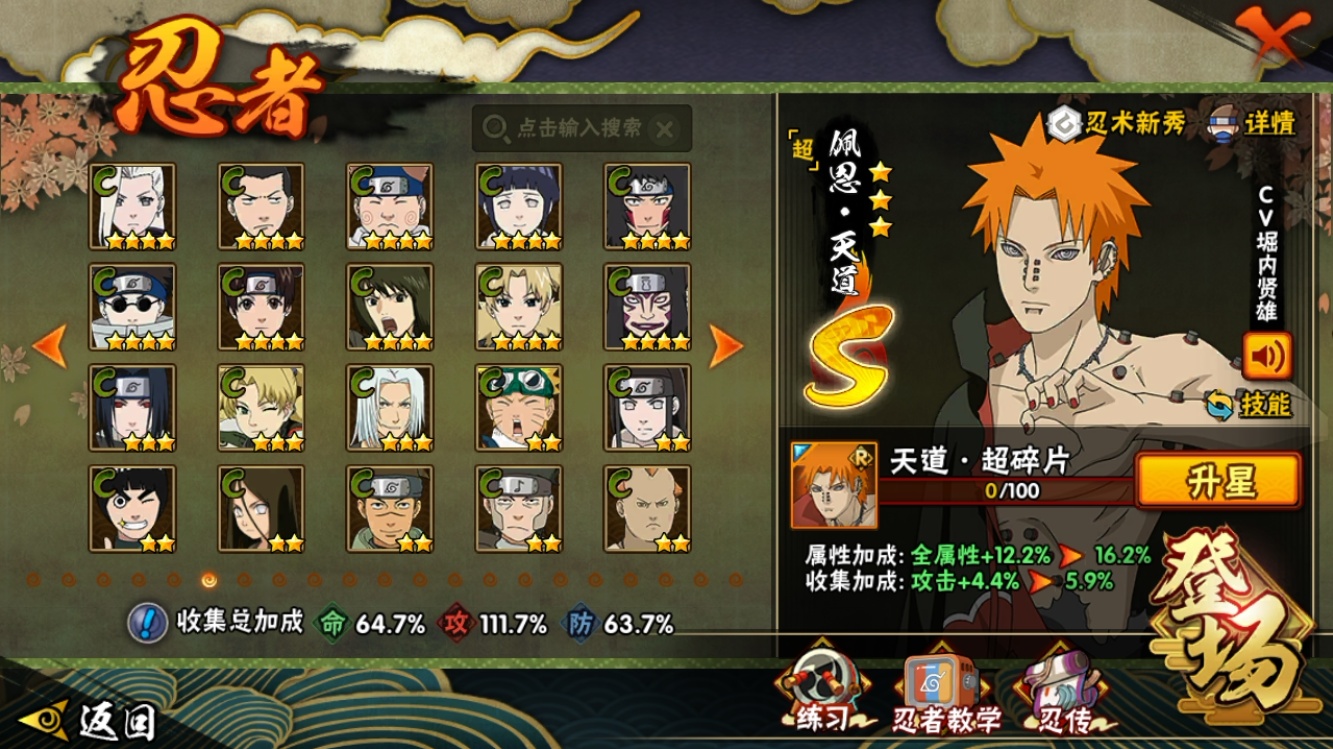The width and height of the screenshot is (1333, 749).
Task: Play the character voice with speaker button
Action: click(1266, 355)
